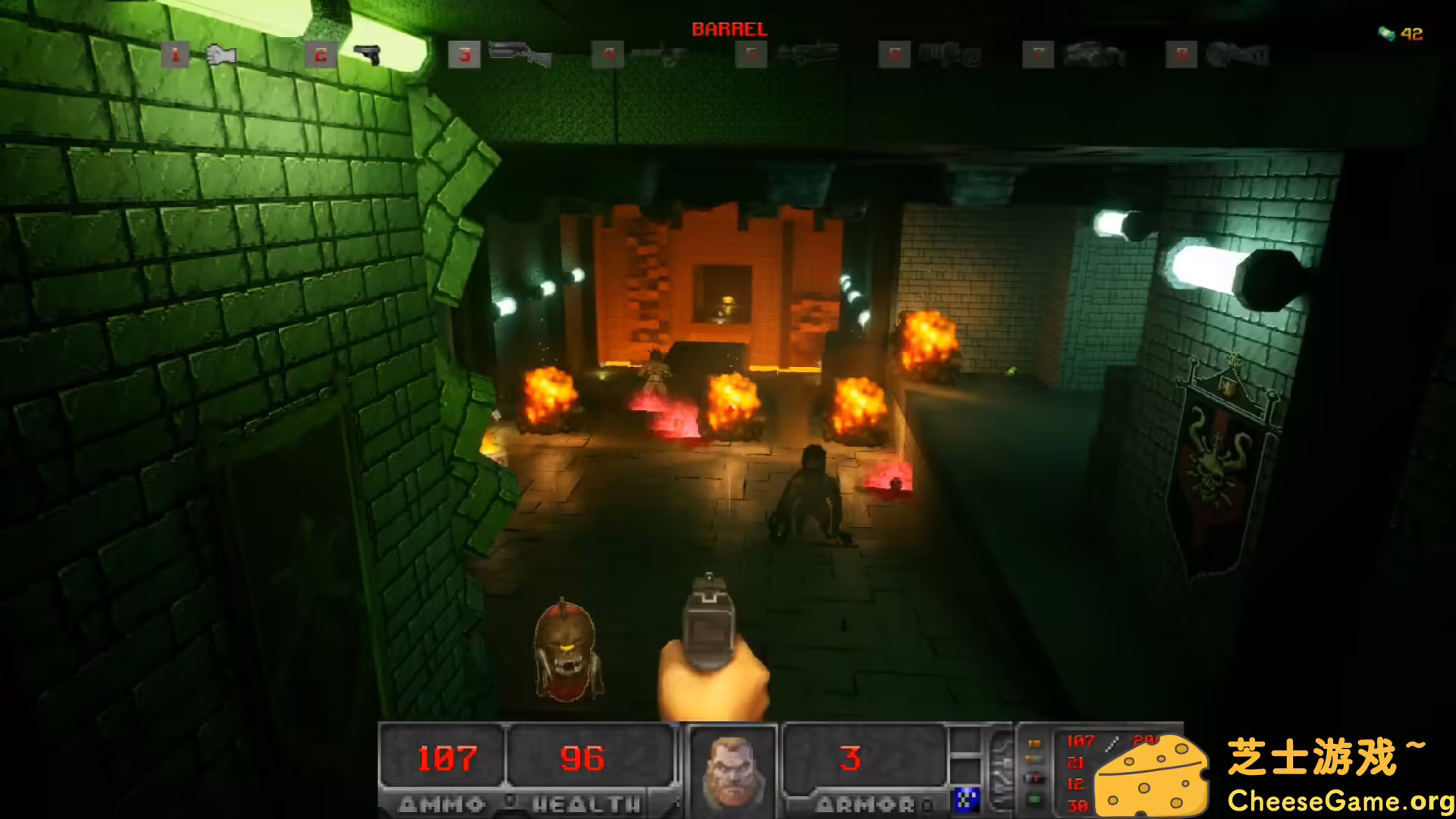Click the bullets ammo icon showing 107
The height and width of the screenshot is (819, 1456).
(1034, 743)
